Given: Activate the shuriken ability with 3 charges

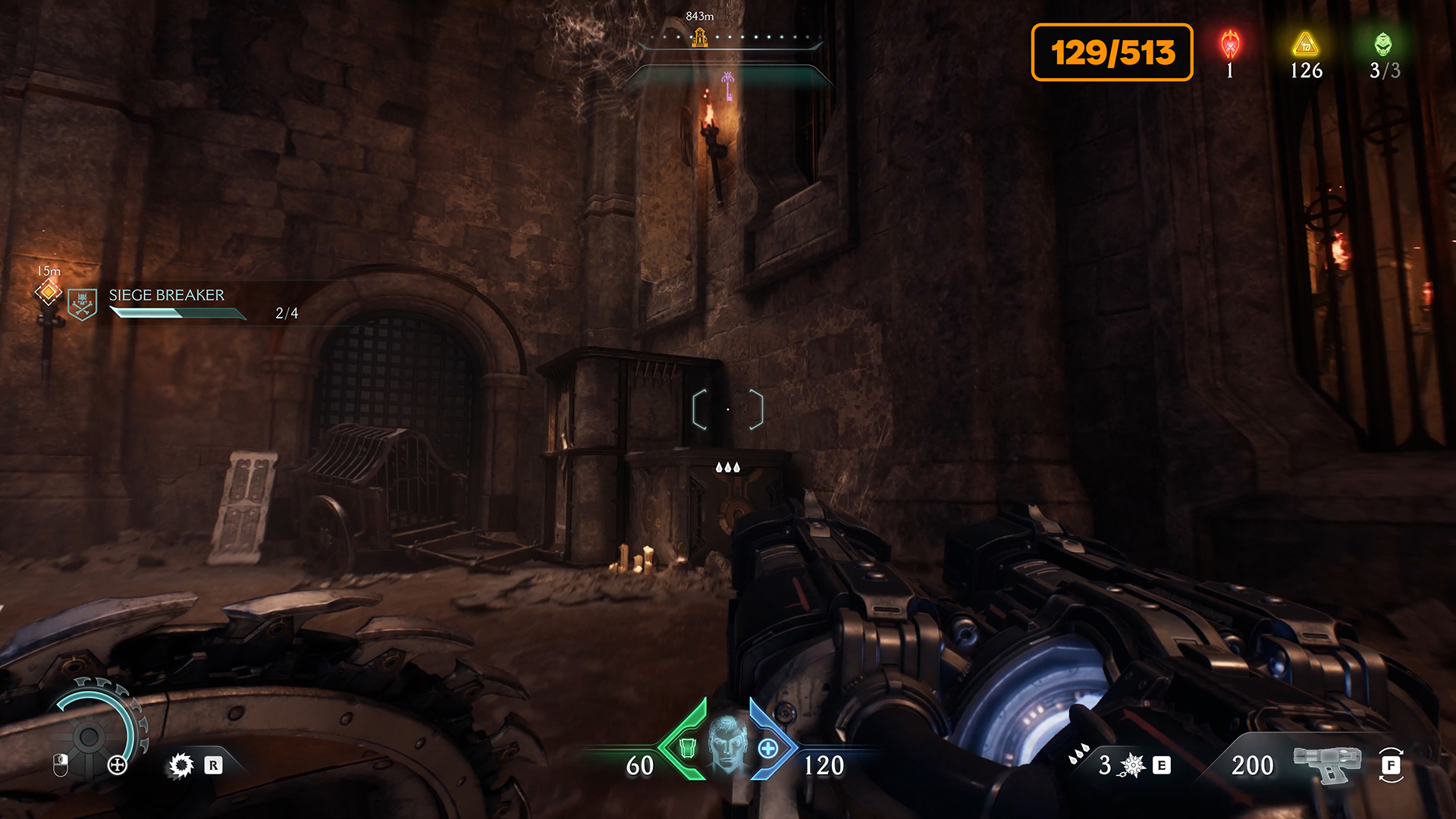Looking at the screenshot, I should pos(1132,765).
